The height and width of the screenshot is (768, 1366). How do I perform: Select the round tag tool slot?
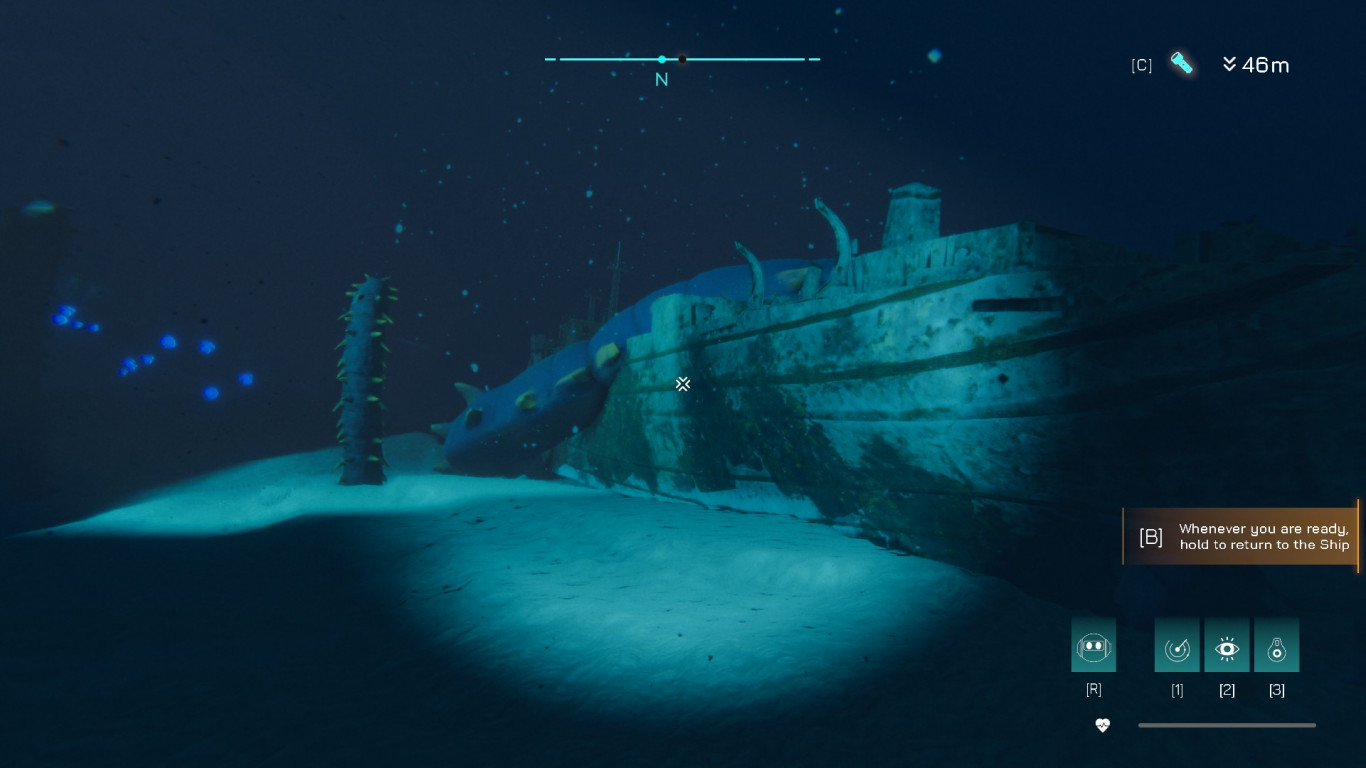1277,646
